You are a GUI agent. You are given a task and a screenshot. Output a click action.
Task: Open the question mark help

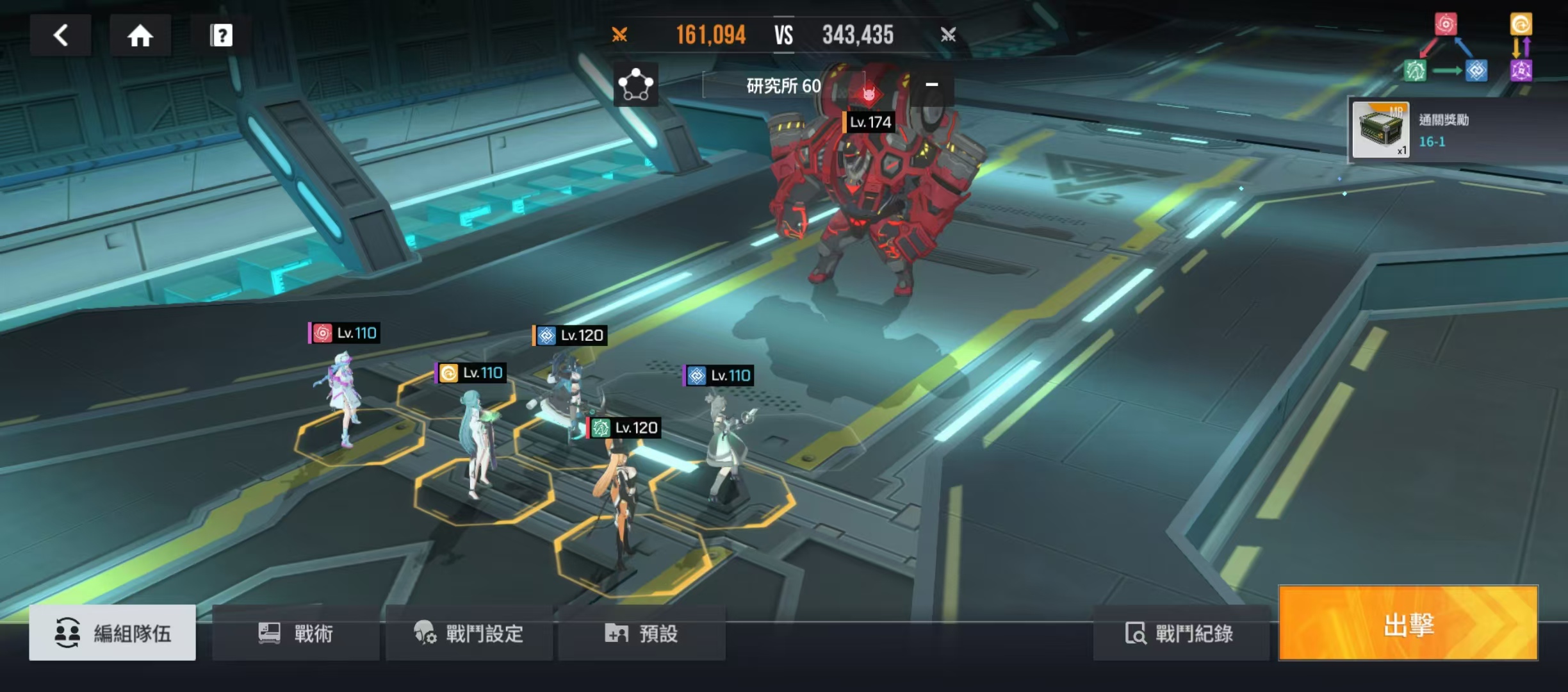point(221,35)
